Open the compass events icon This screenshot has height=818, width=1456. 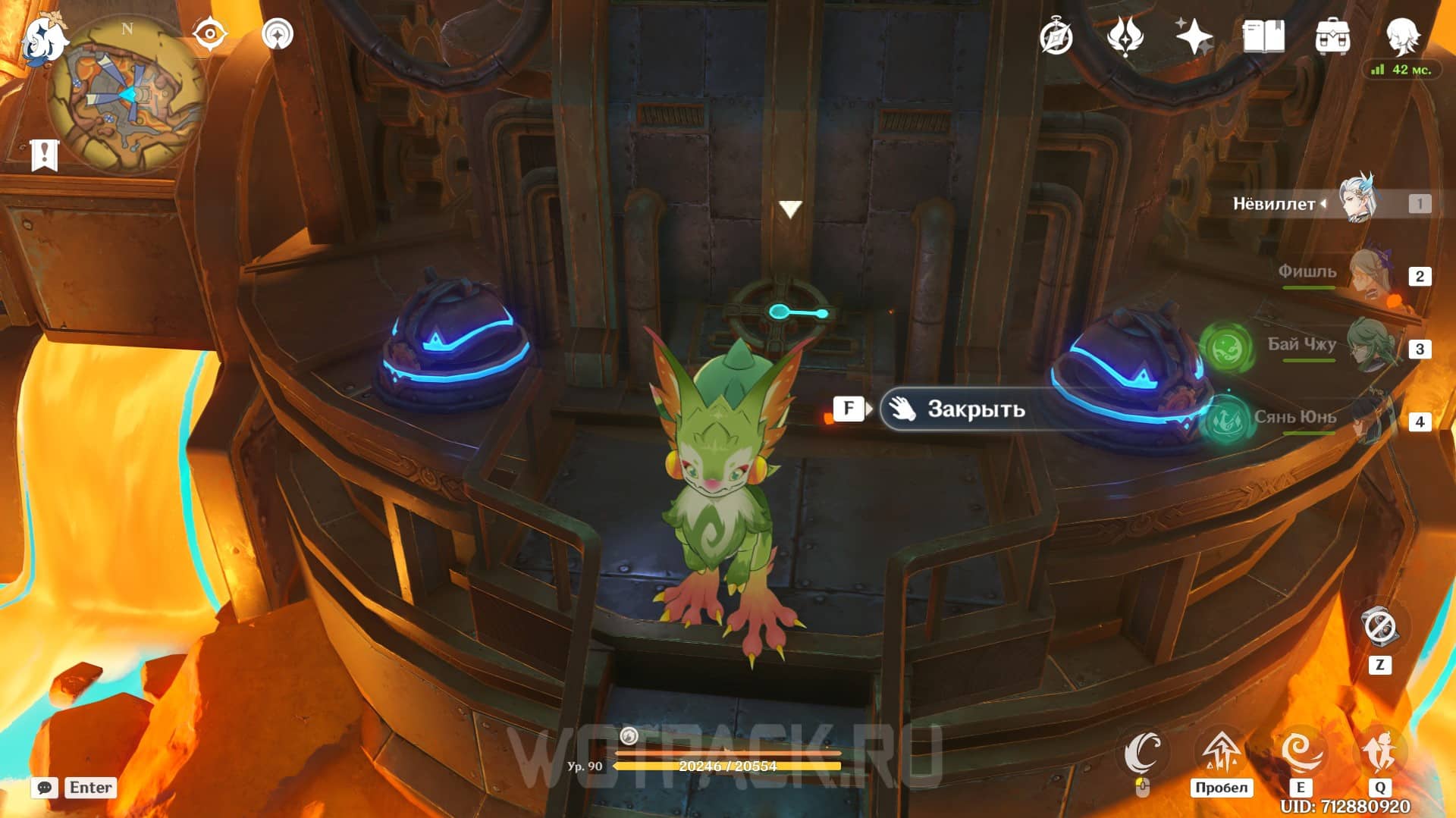1056,36
